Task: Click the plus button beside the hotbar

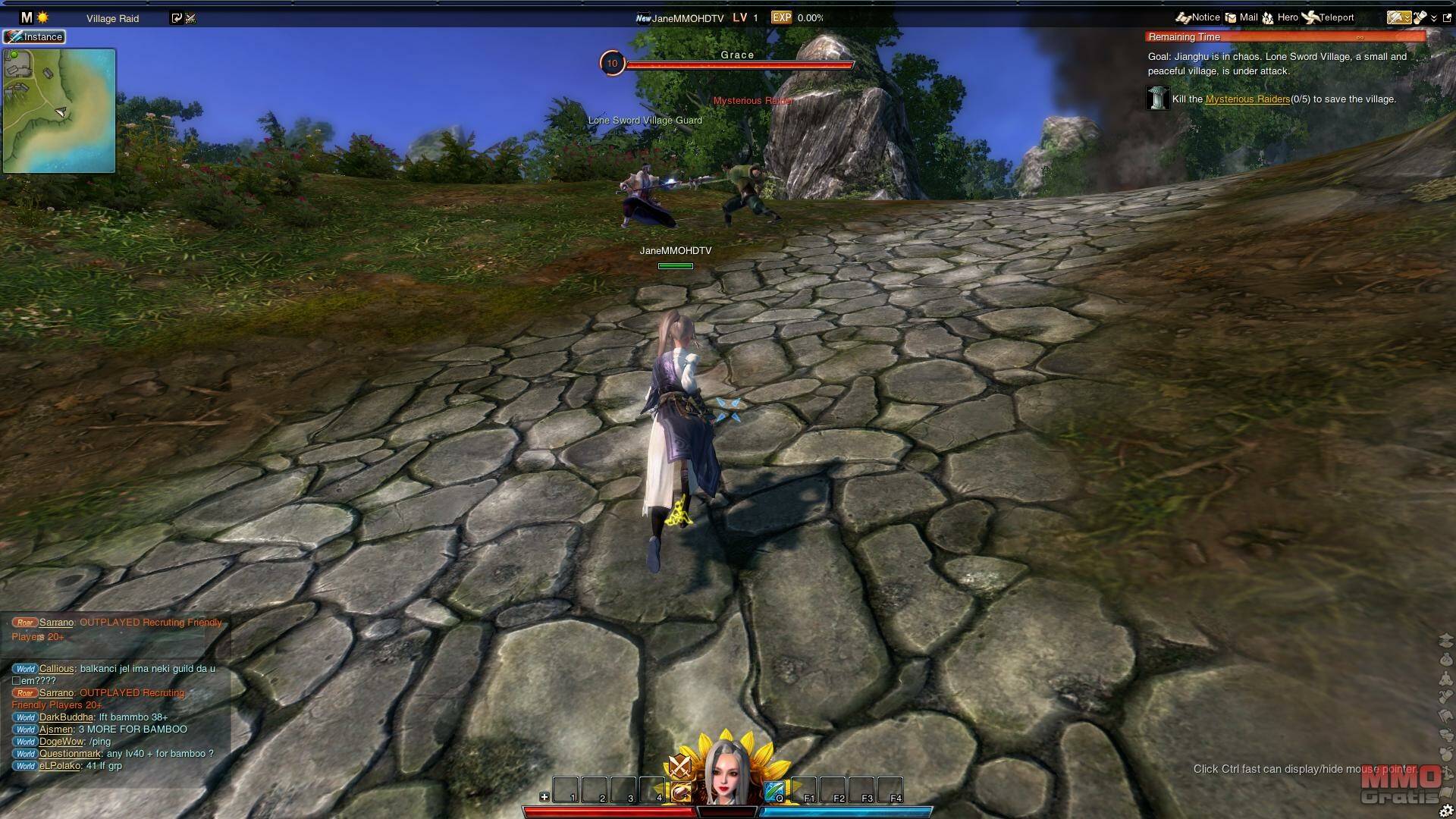Action: click(x=544, y=796)
